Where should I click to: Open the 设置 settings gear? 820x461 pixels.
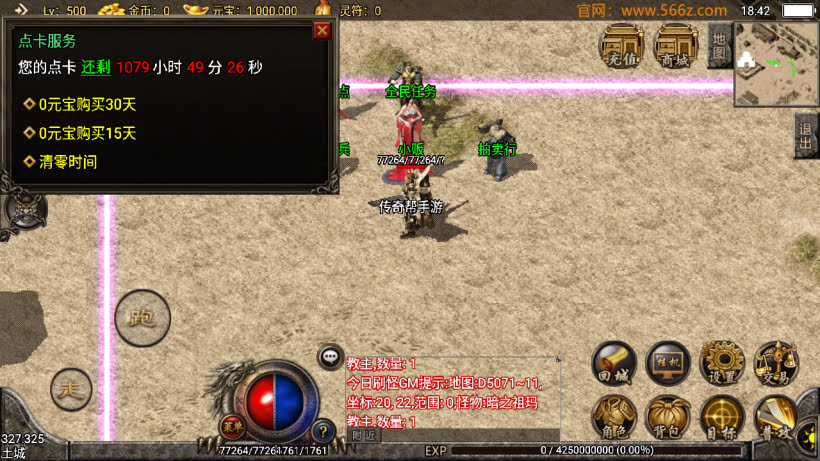pyautogui.click(x=722, y=364)
